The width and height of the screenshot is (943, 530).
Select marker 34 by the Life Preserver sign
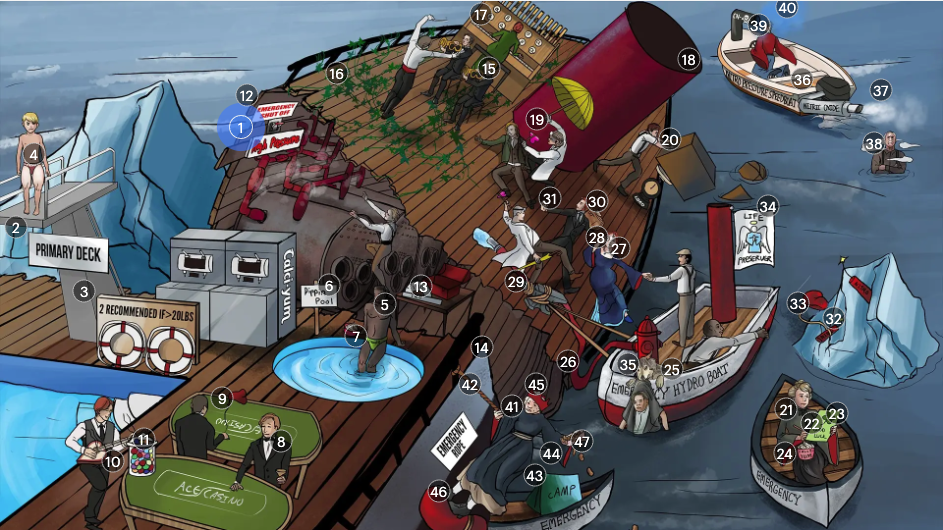(x=767, y=207)
